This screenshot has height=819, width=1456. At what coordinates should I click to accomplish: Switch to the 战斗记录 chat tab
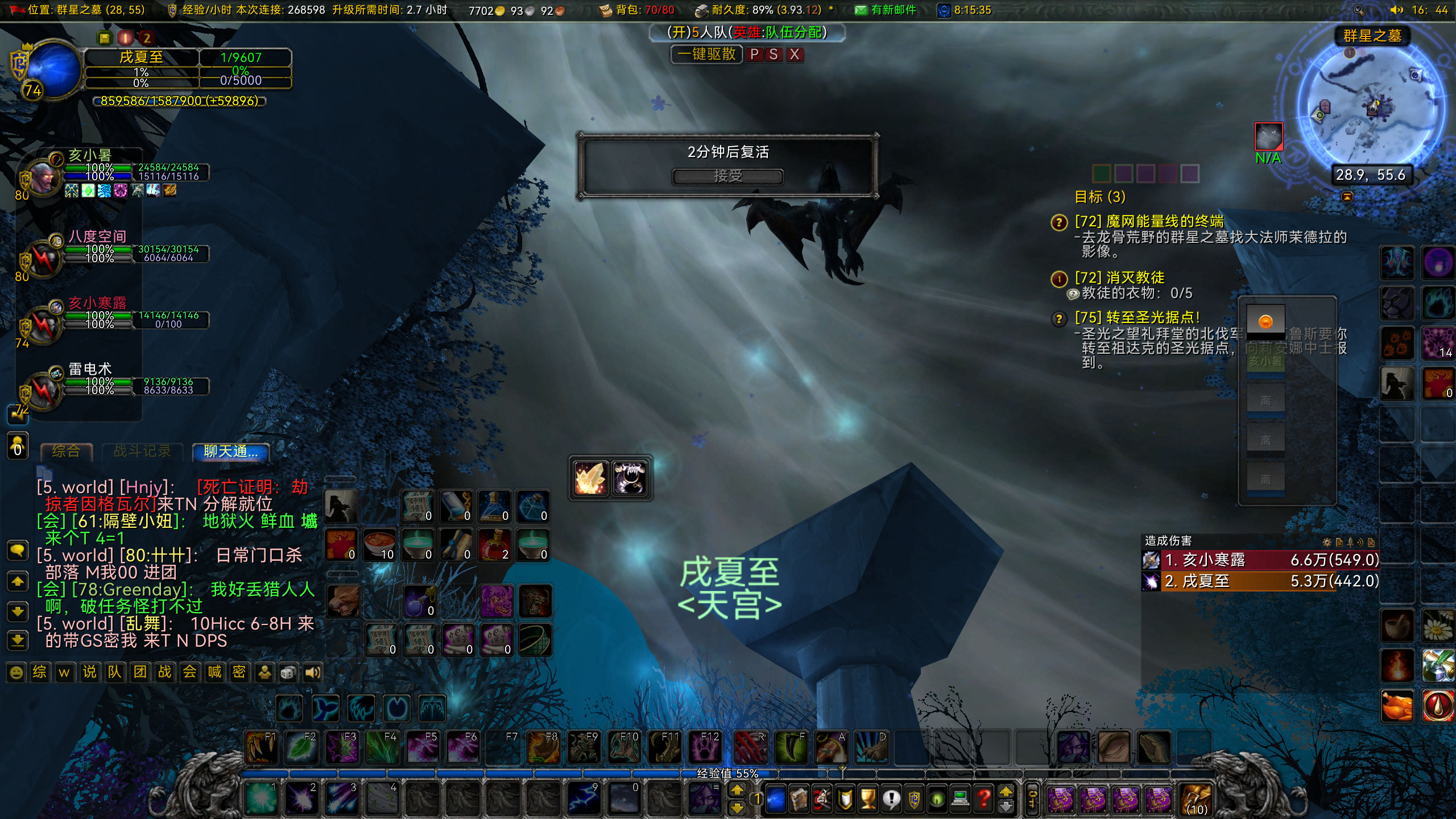click(x=142, y=451)
